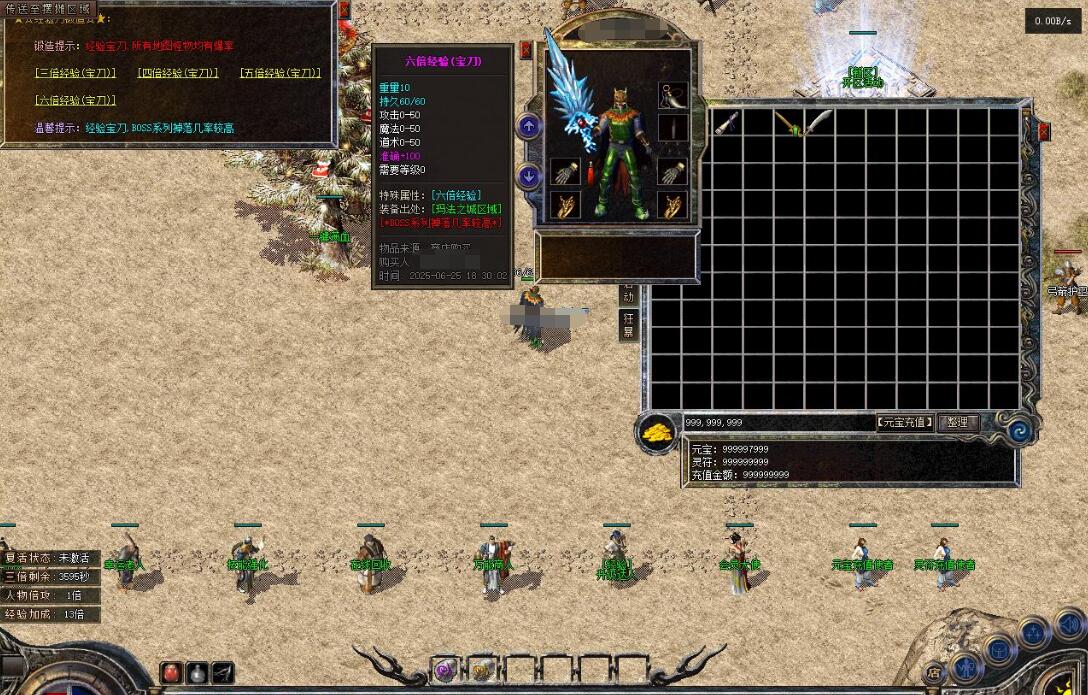This screenshot has width=1088, height=695.
Task: Click the down arrow on character panel
Action: 529,176
